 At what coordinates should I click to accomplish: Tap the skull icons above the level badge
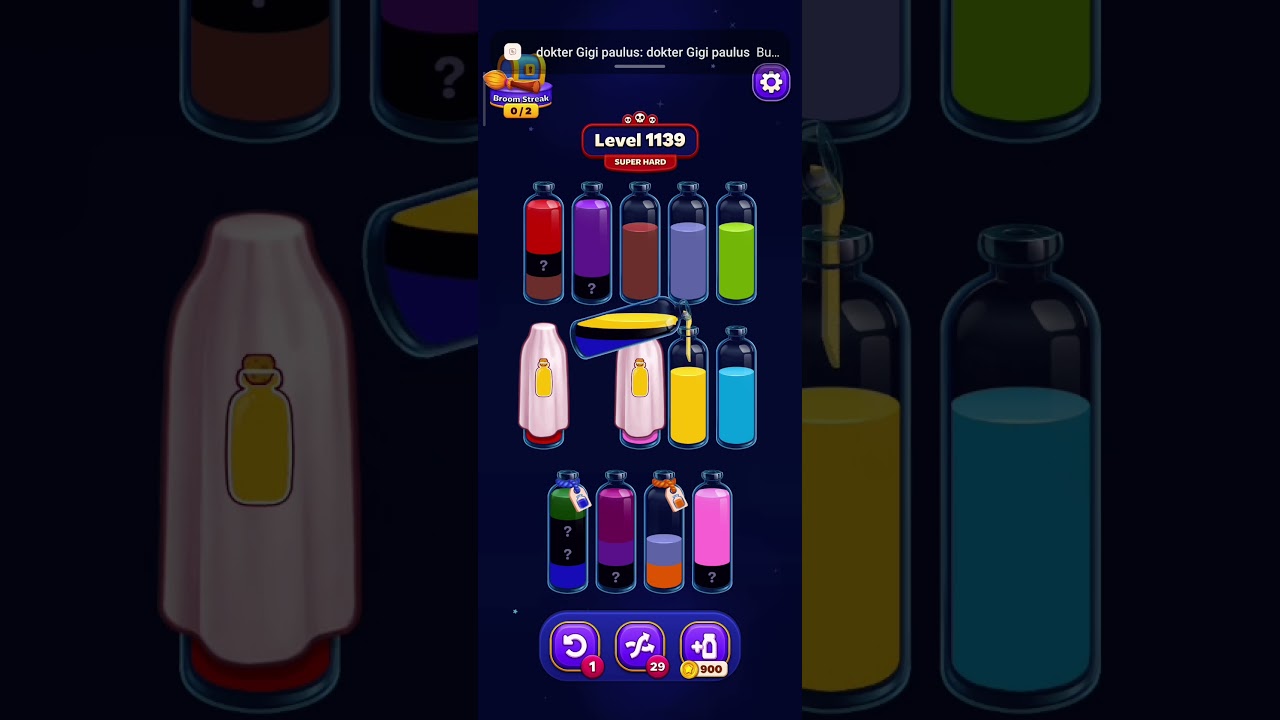(639, 117)
